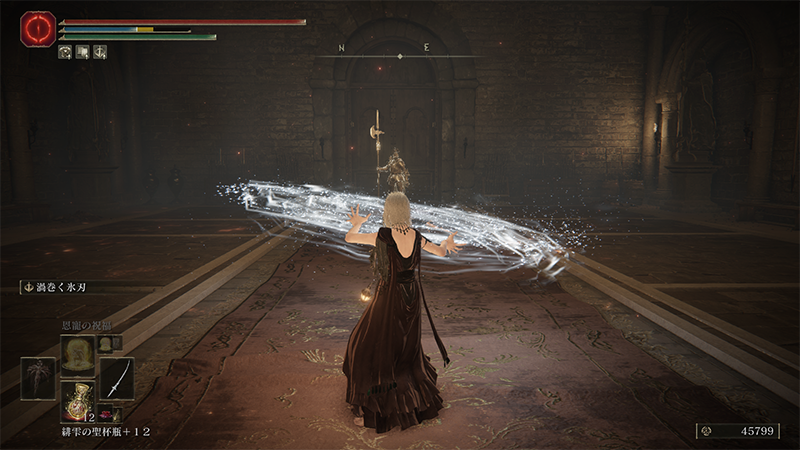Viewport: 800px width, 450px height.
Task: Click the first status buff icon
Action: 65,52
